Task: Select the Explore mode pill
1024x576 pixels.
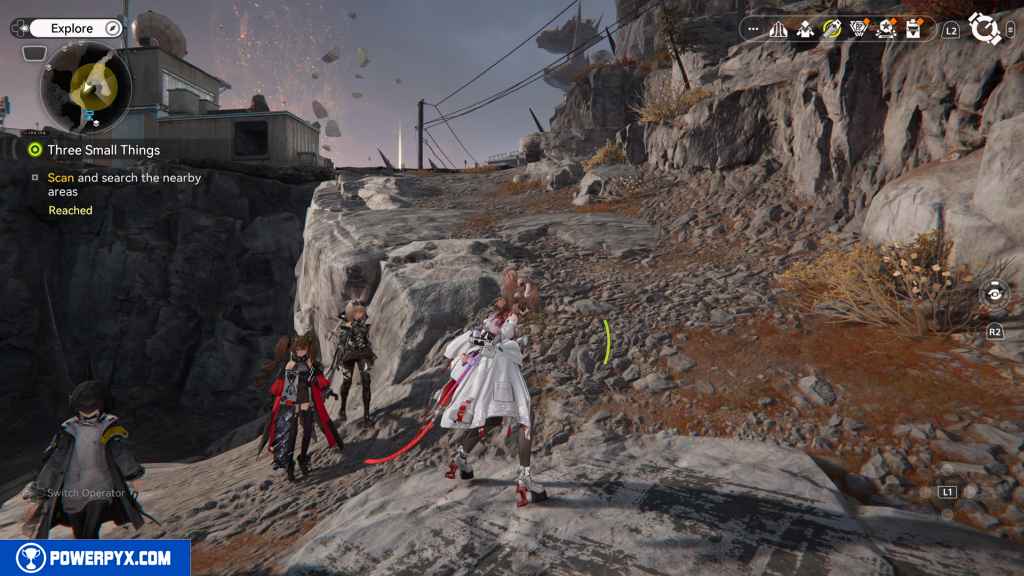Action: click(72, 28)
